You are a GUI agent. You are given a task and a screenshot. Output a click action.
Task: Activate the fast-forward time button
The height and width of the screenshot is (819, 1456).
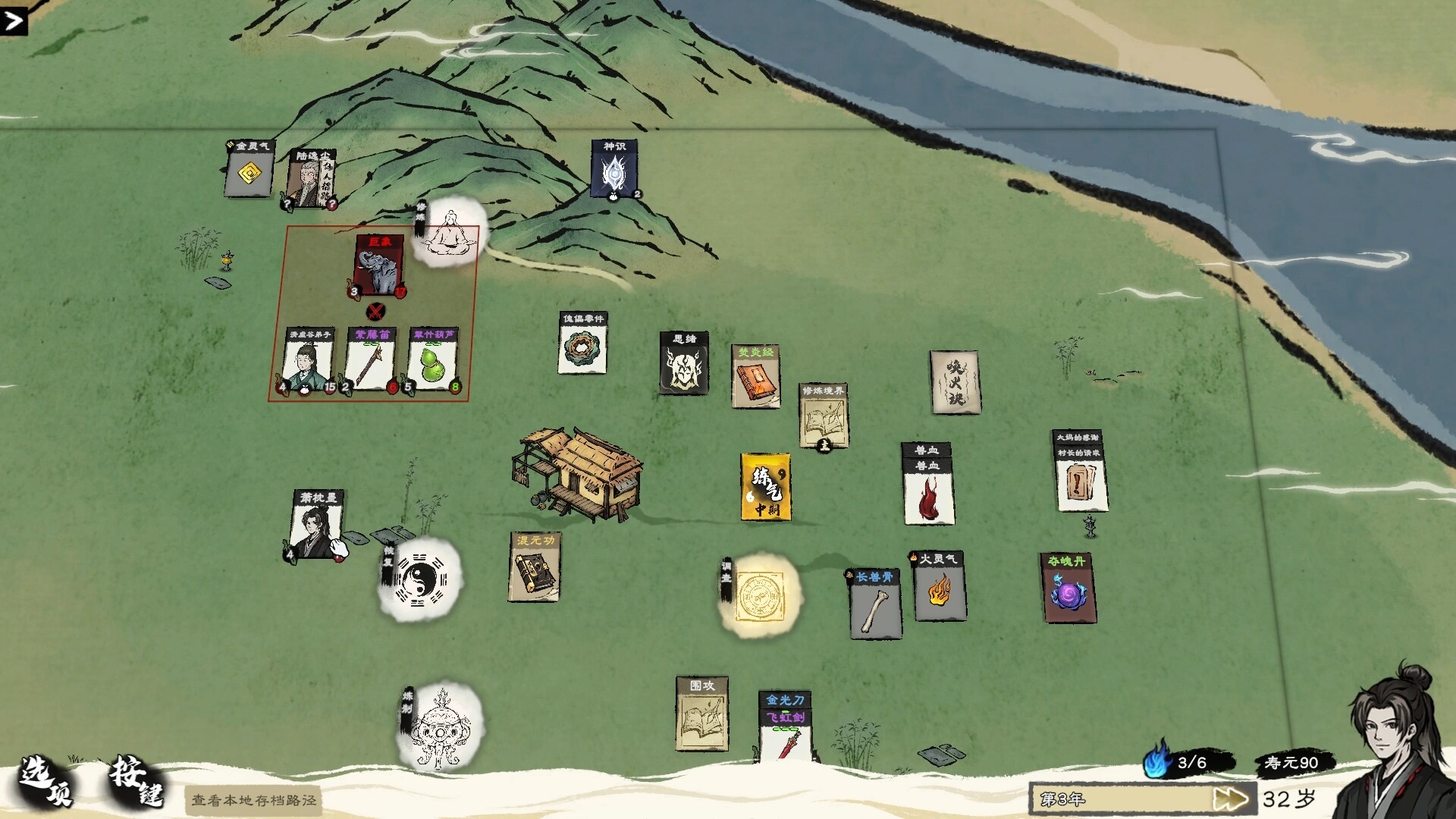coord(1229,799)
